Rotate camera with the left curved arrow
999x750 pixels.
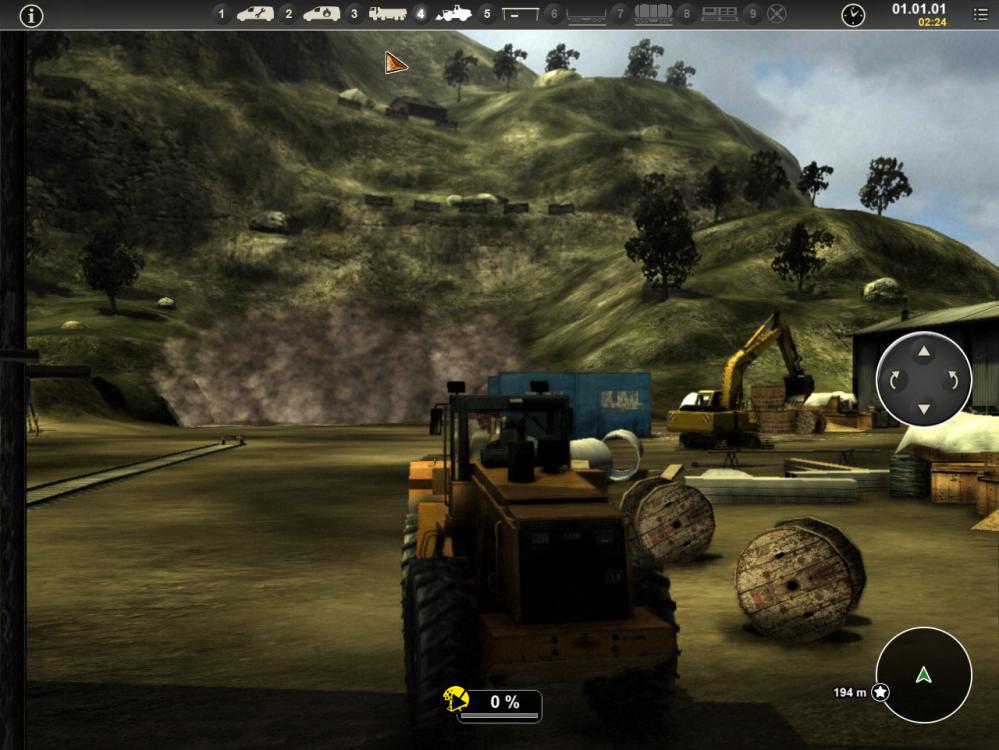(x=895, y=380)
